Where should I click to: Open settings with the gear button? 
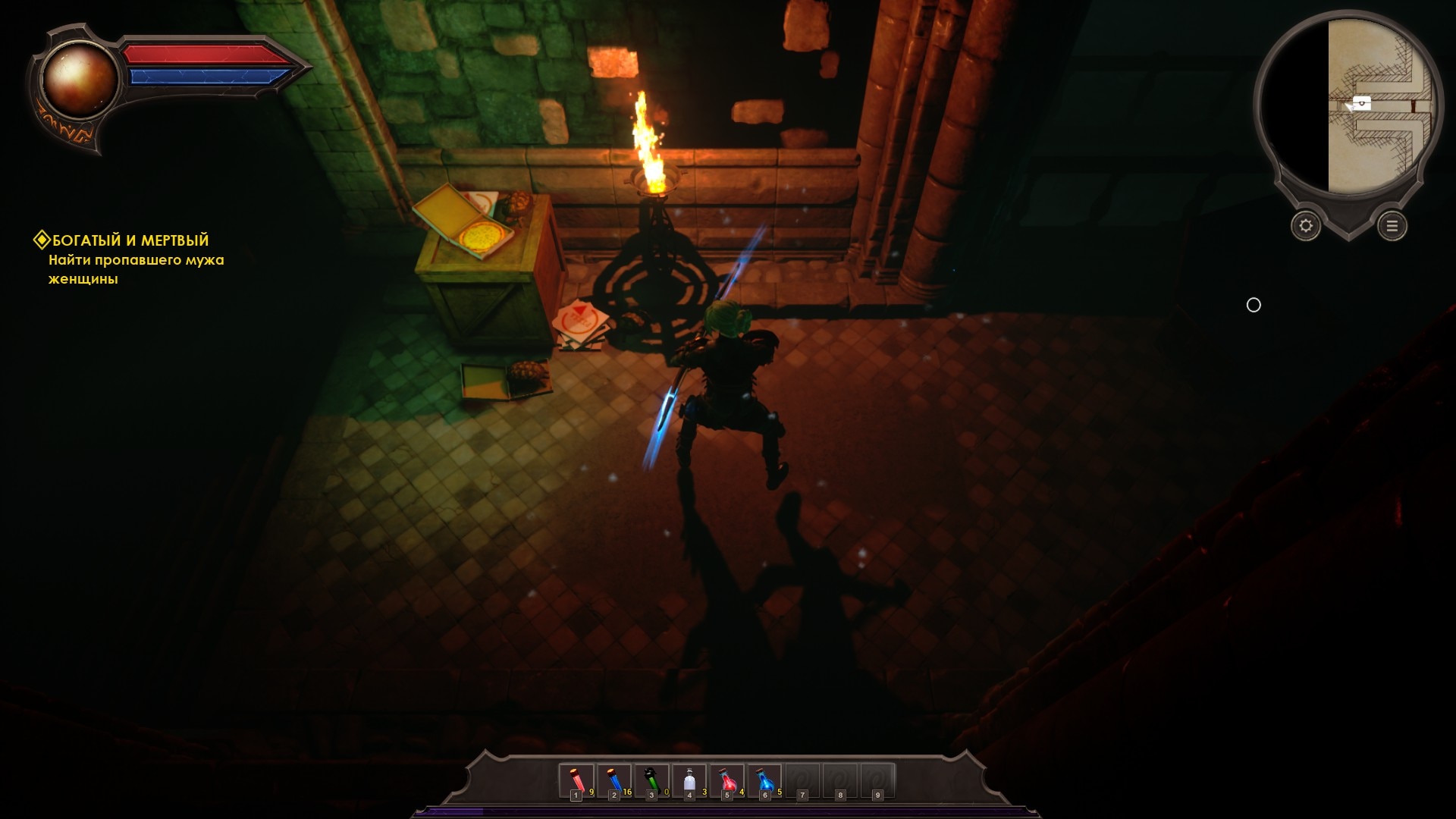pyautogui.click(x=1306, y=226)
